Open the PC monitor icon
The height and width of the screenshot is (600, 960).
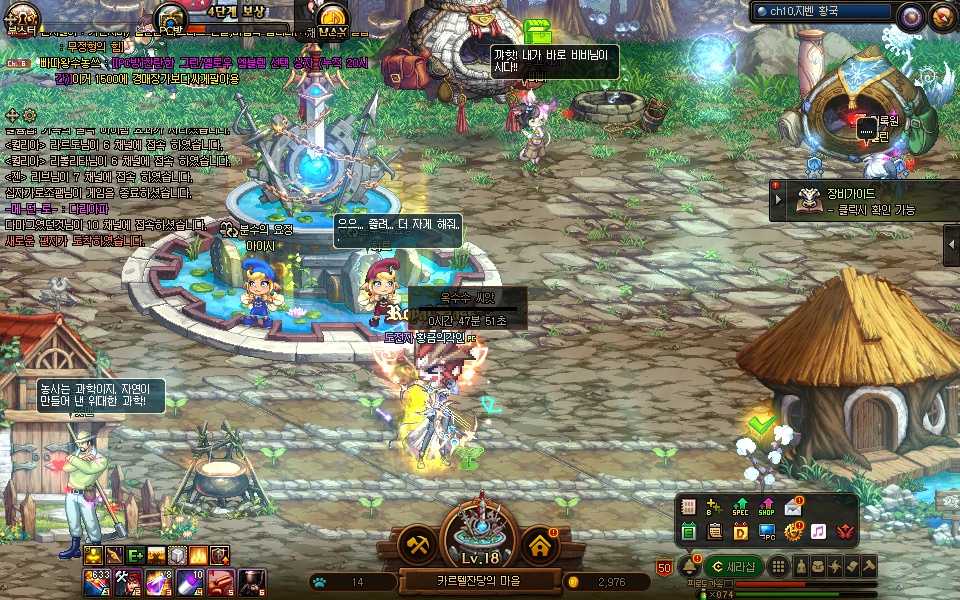click(767, 532)
